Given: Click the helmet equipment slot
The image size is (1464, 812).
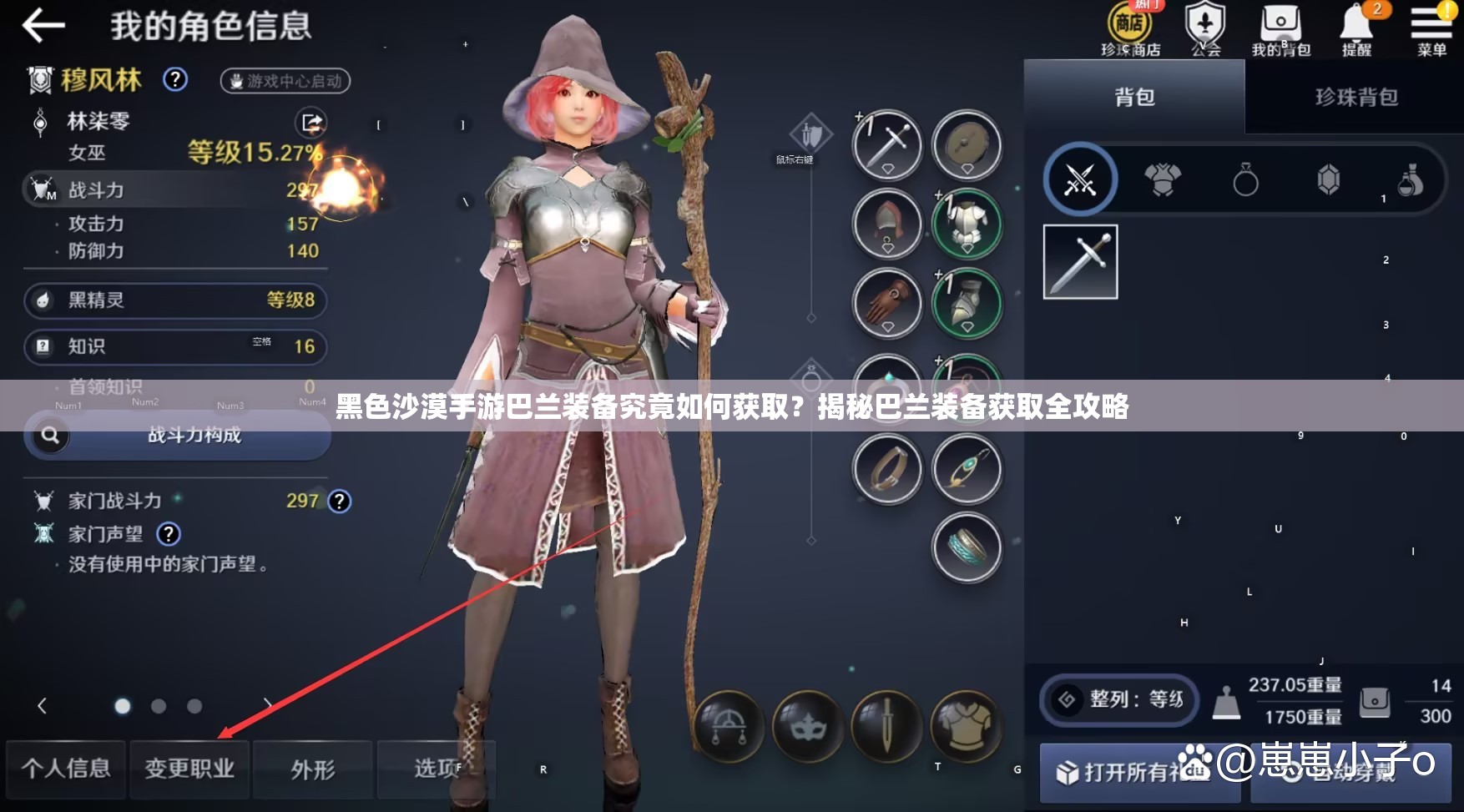Looking at the screenshot, I should click(886, 224).
